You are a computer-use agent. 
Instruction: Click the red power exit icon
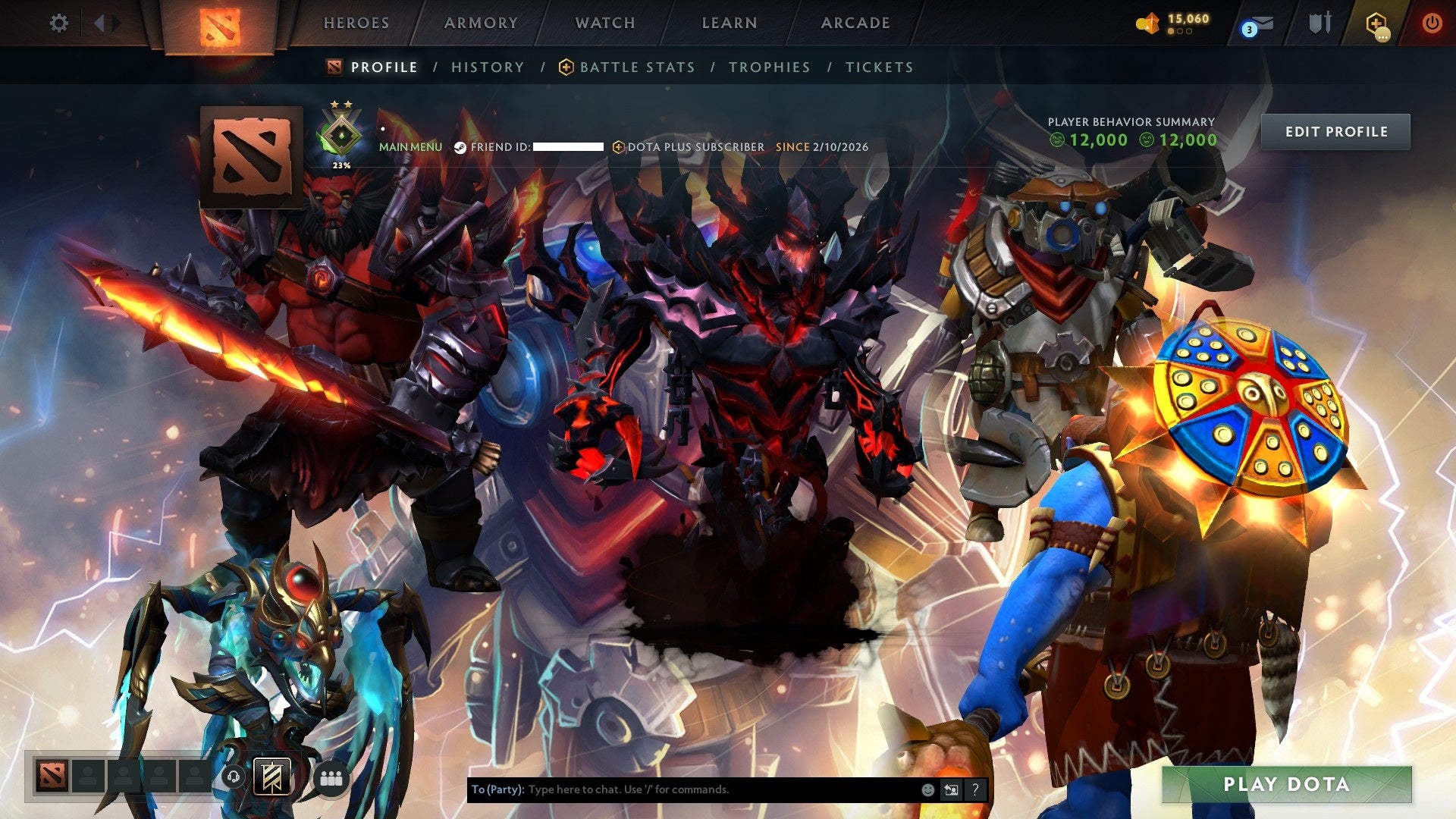1432,23
